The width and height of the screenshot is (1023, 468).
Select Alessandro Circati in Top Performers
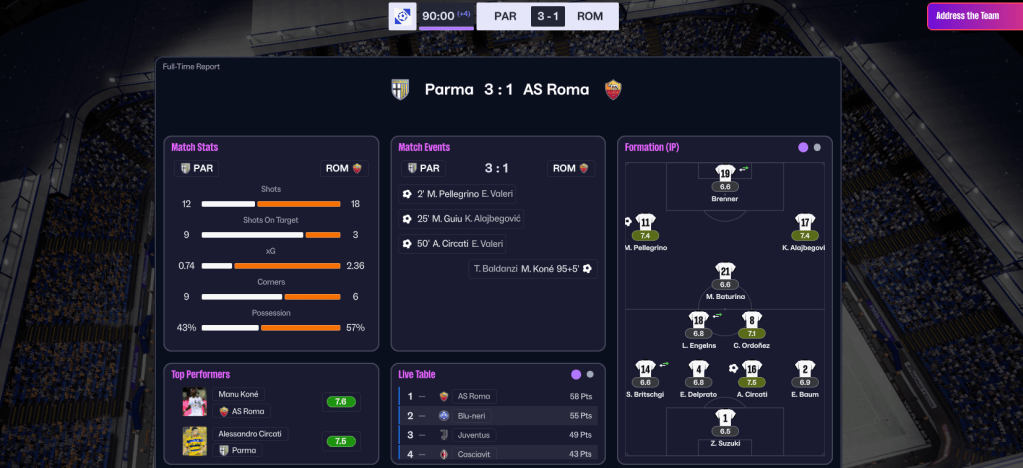click(x=250, y=434)
